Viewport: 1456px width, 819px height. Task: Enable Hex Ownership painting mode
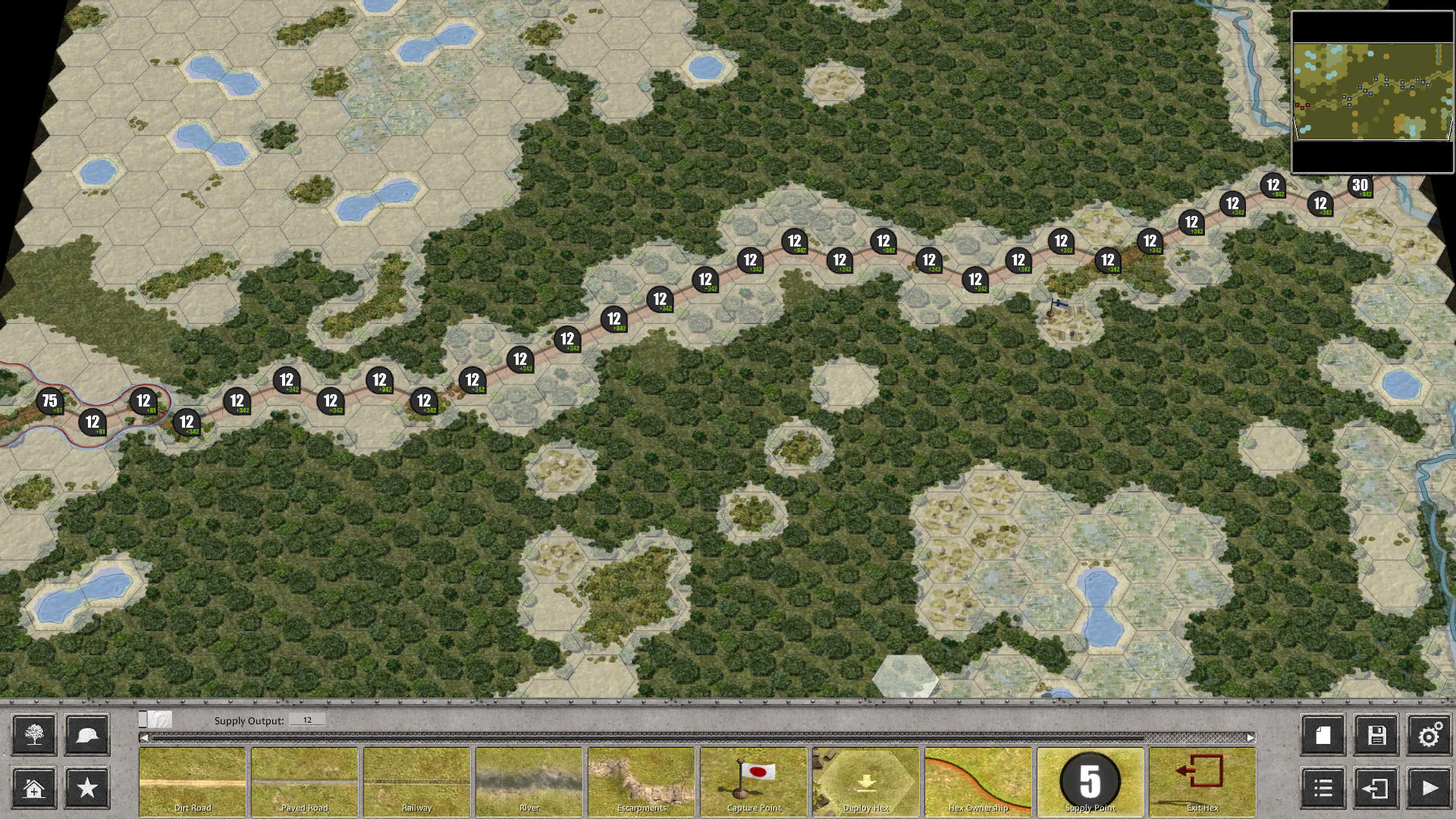click(x=977, y=781)
